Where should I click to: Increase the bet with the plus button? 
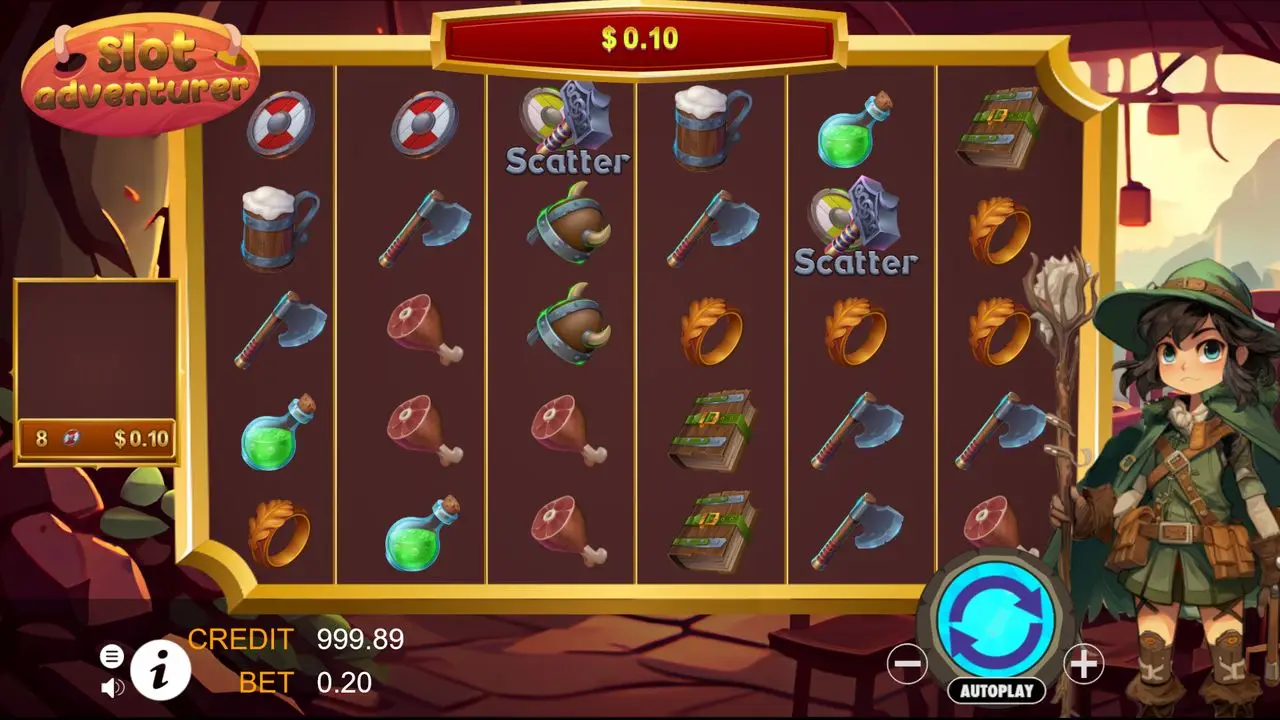coord(1083,663)
